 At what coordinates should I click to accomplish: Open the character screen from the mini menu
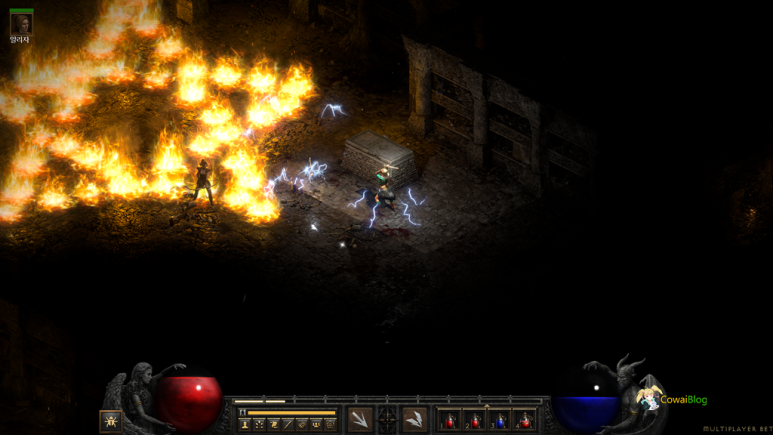245,424
